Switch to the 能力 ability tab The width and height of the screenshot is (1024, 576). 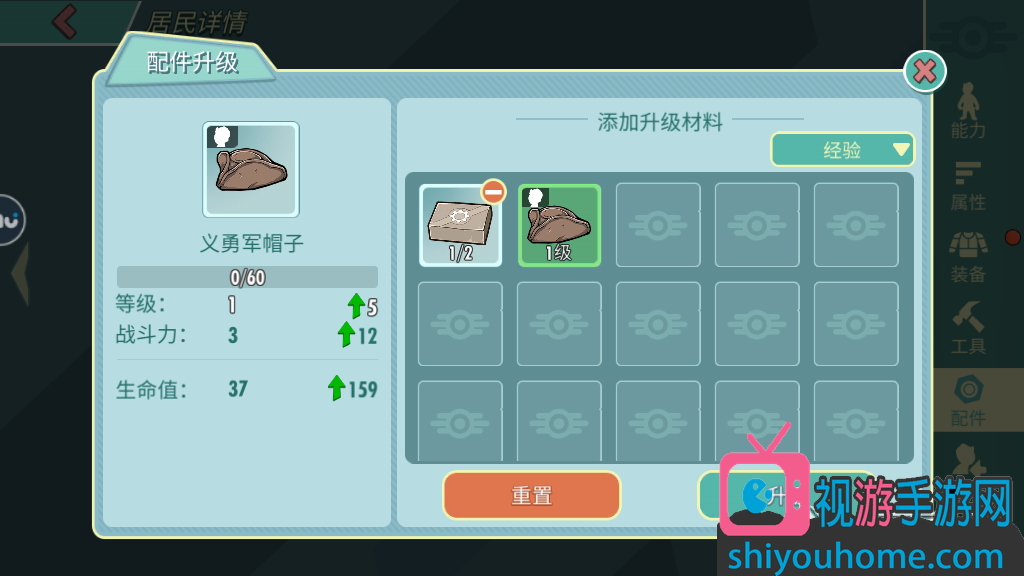tap(968, 111)
